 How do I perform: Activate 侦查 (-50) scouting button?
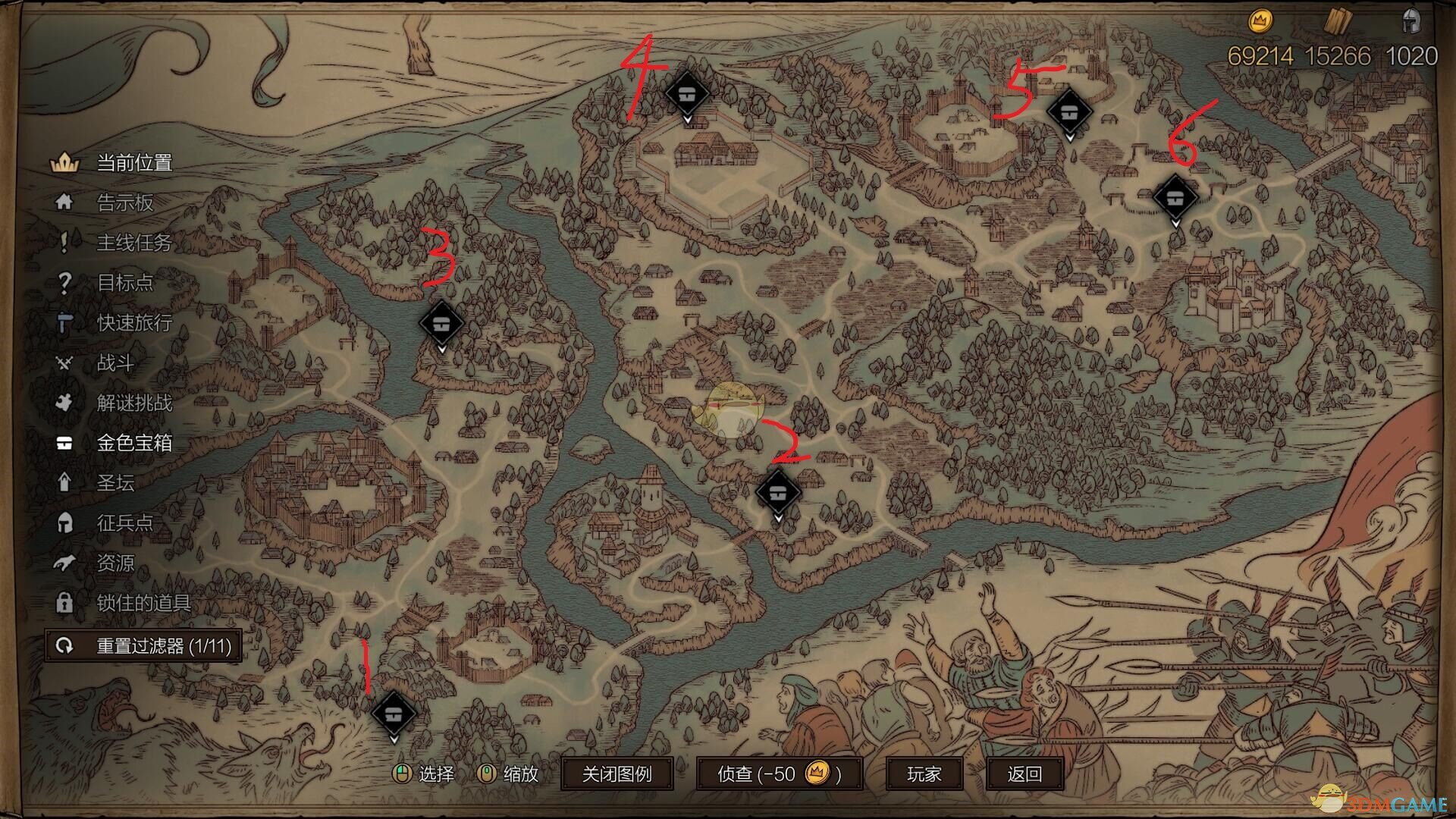tap(779, 774)
